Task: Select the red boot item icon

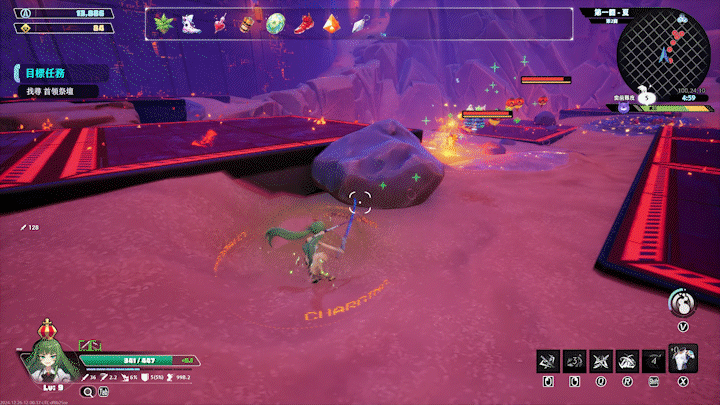Action: [x=302, y=23]
